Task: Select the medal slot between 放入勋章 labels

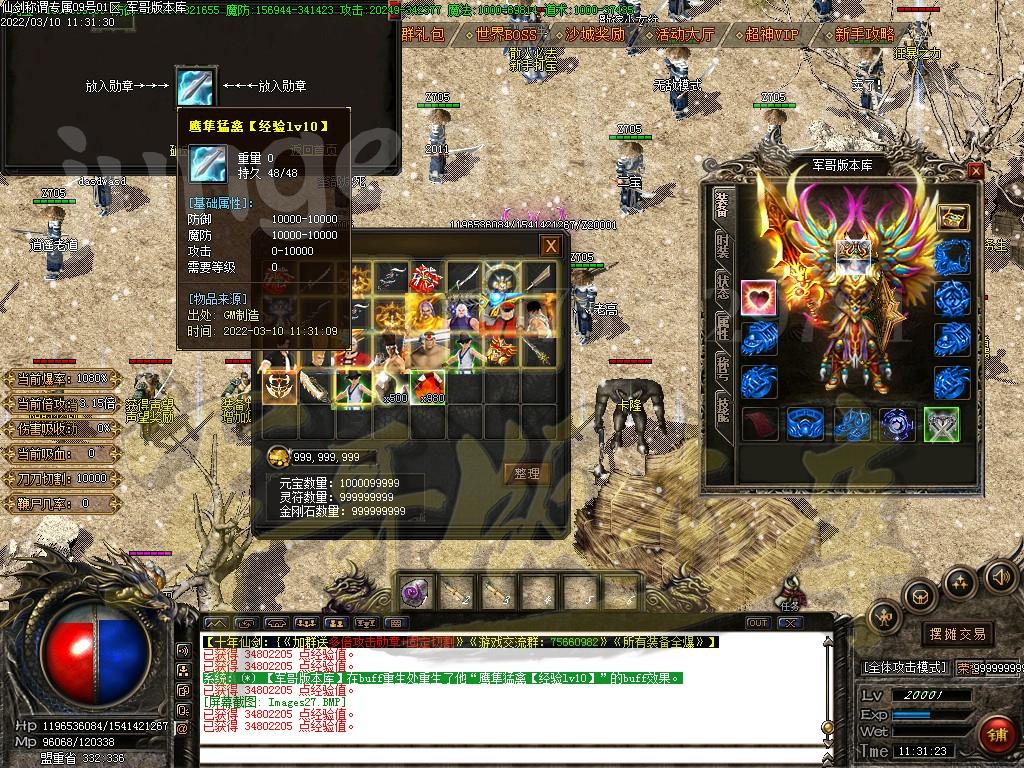Action: pos(195,87)
